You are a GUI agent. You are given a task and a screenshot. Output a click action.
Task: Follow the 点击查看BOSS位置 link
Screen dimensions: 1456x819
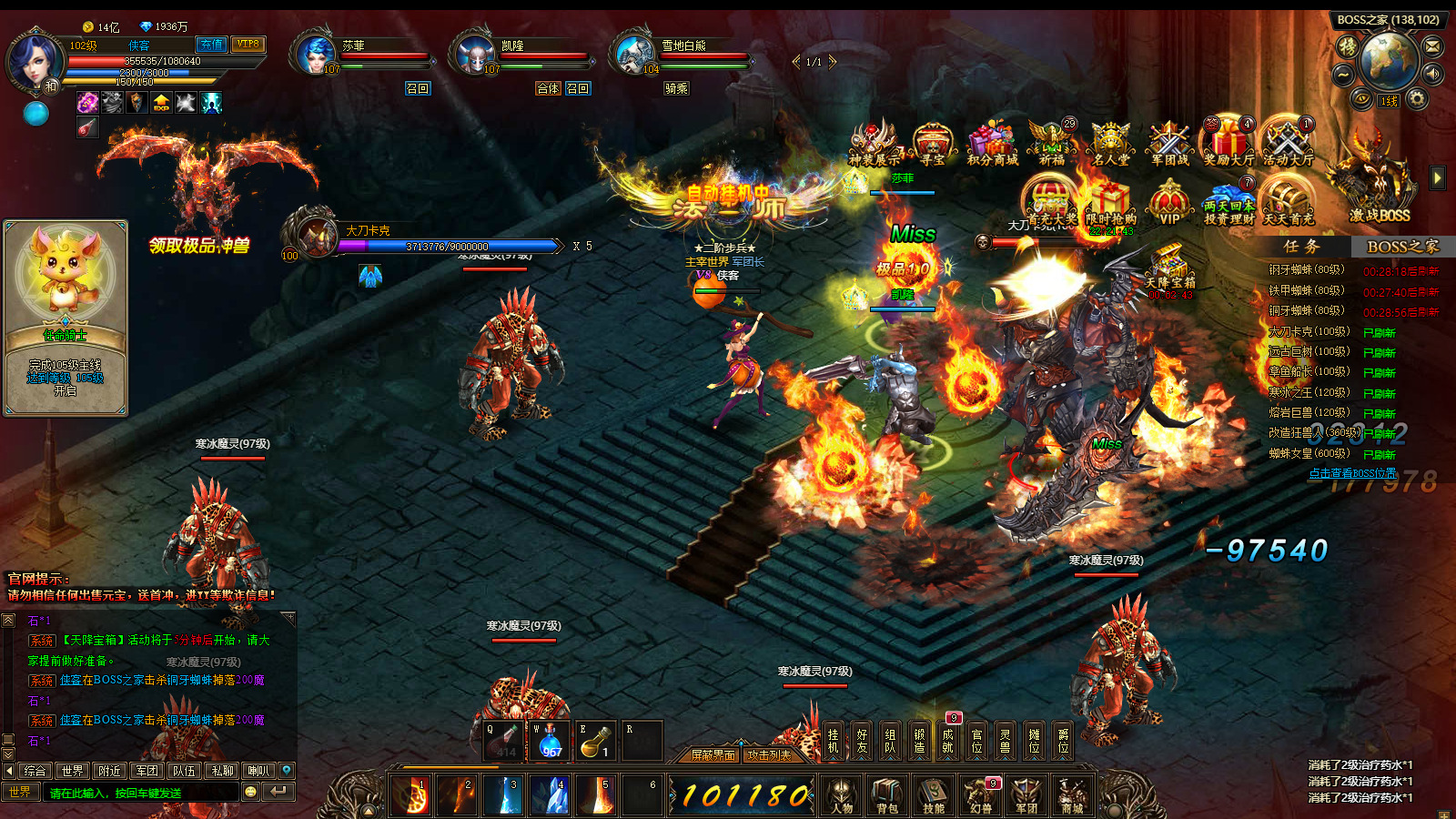pyautogui.click(x=1351, y=473)
